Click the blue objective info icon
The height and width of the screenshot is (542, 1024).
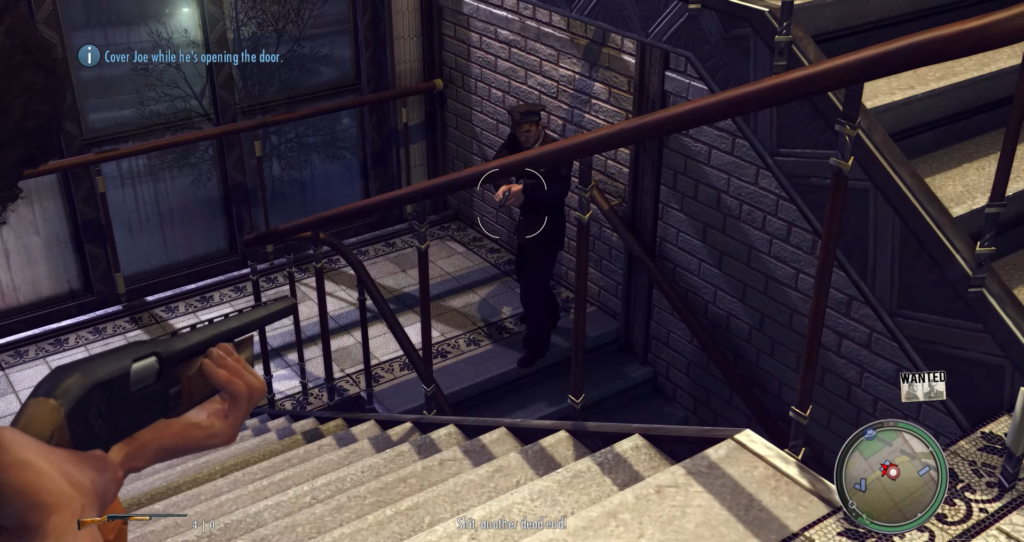point(89,56)
